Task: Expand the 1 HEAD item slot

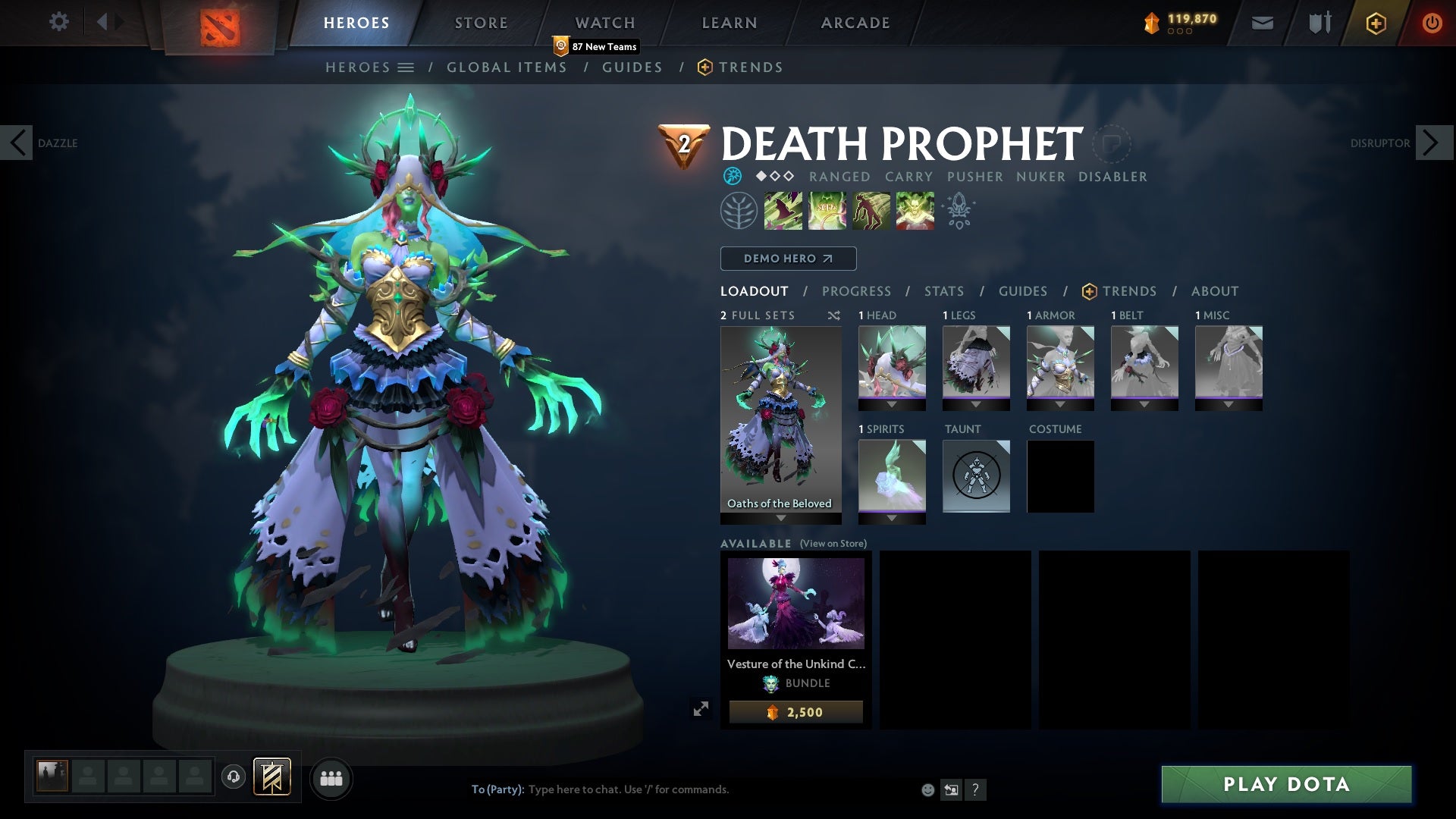Action: click(x=892, y=403)
